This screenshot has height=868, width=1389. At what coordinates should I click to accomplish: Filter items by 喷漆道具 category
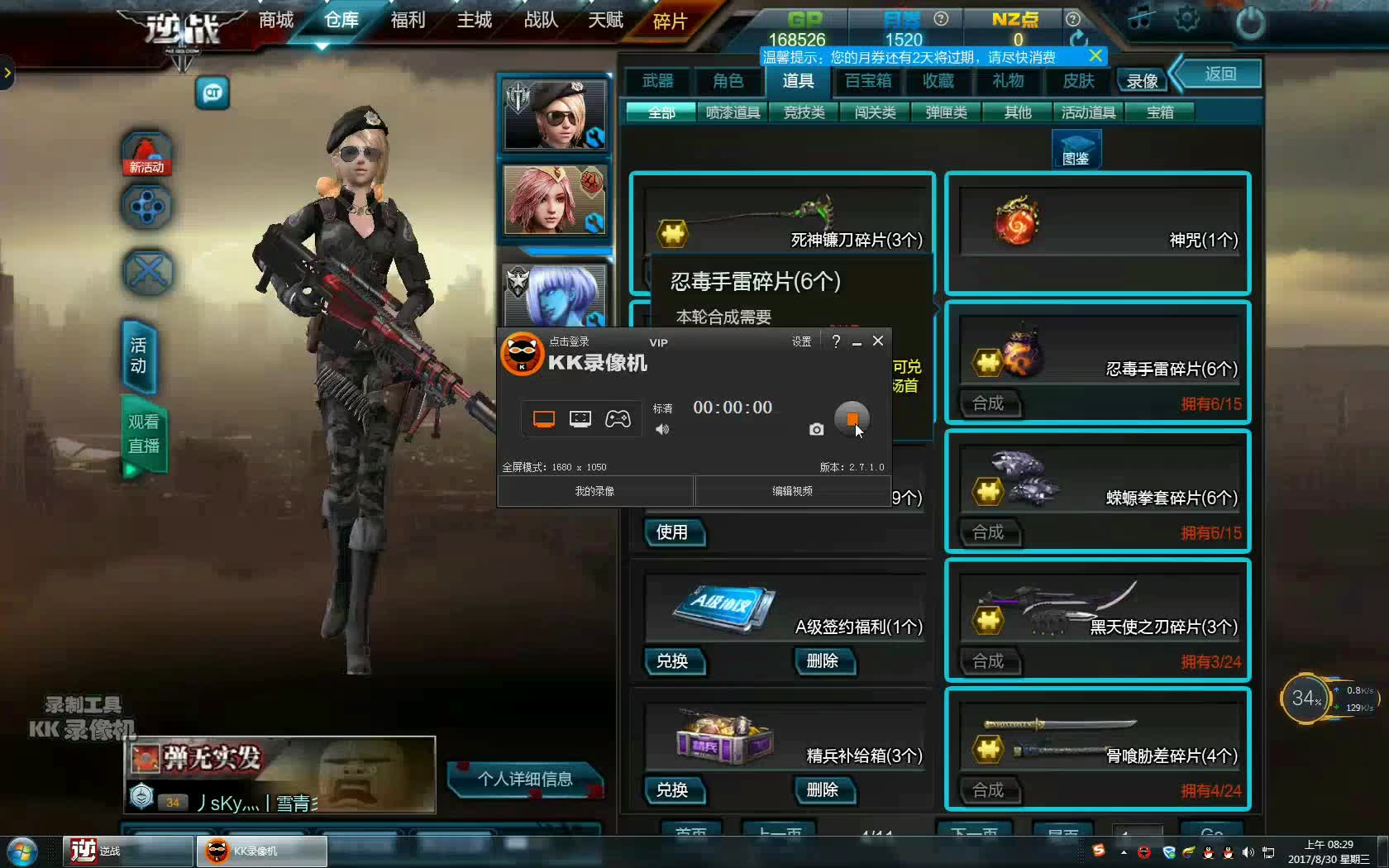tap(733, 112)
